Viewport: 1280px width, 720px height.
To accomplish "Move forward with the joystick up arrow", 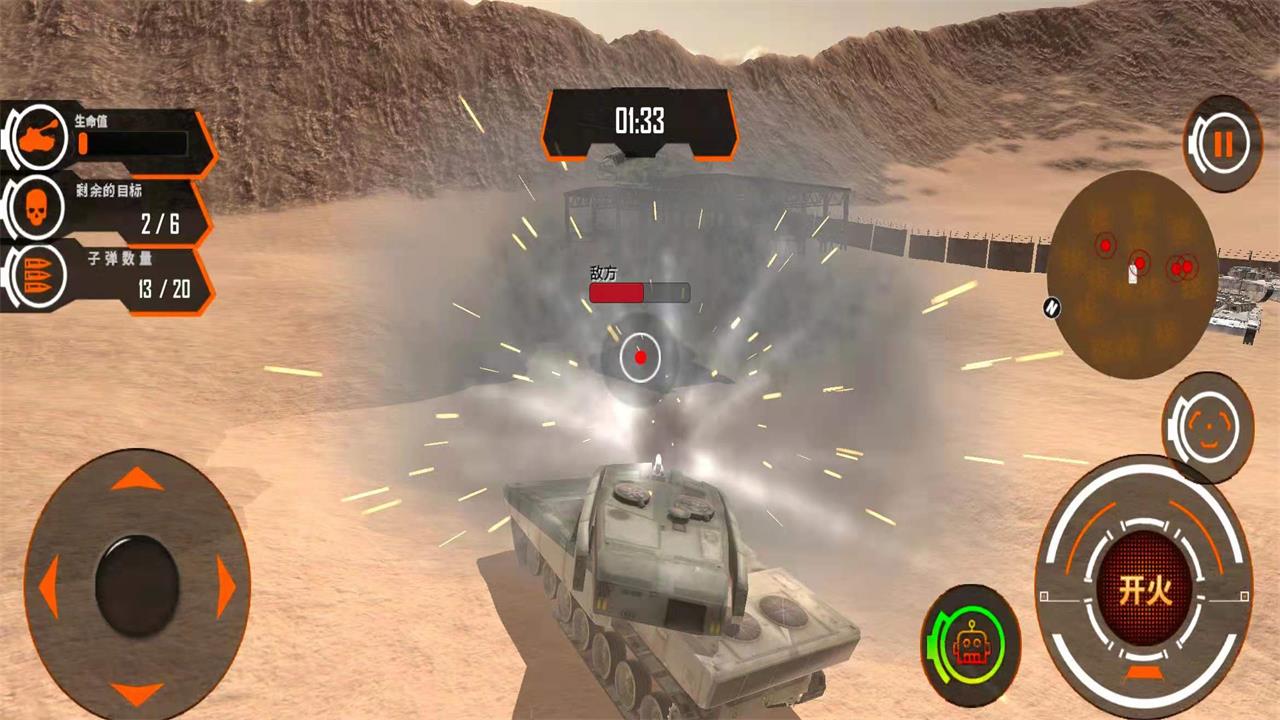I will click(x=137, y=480).
